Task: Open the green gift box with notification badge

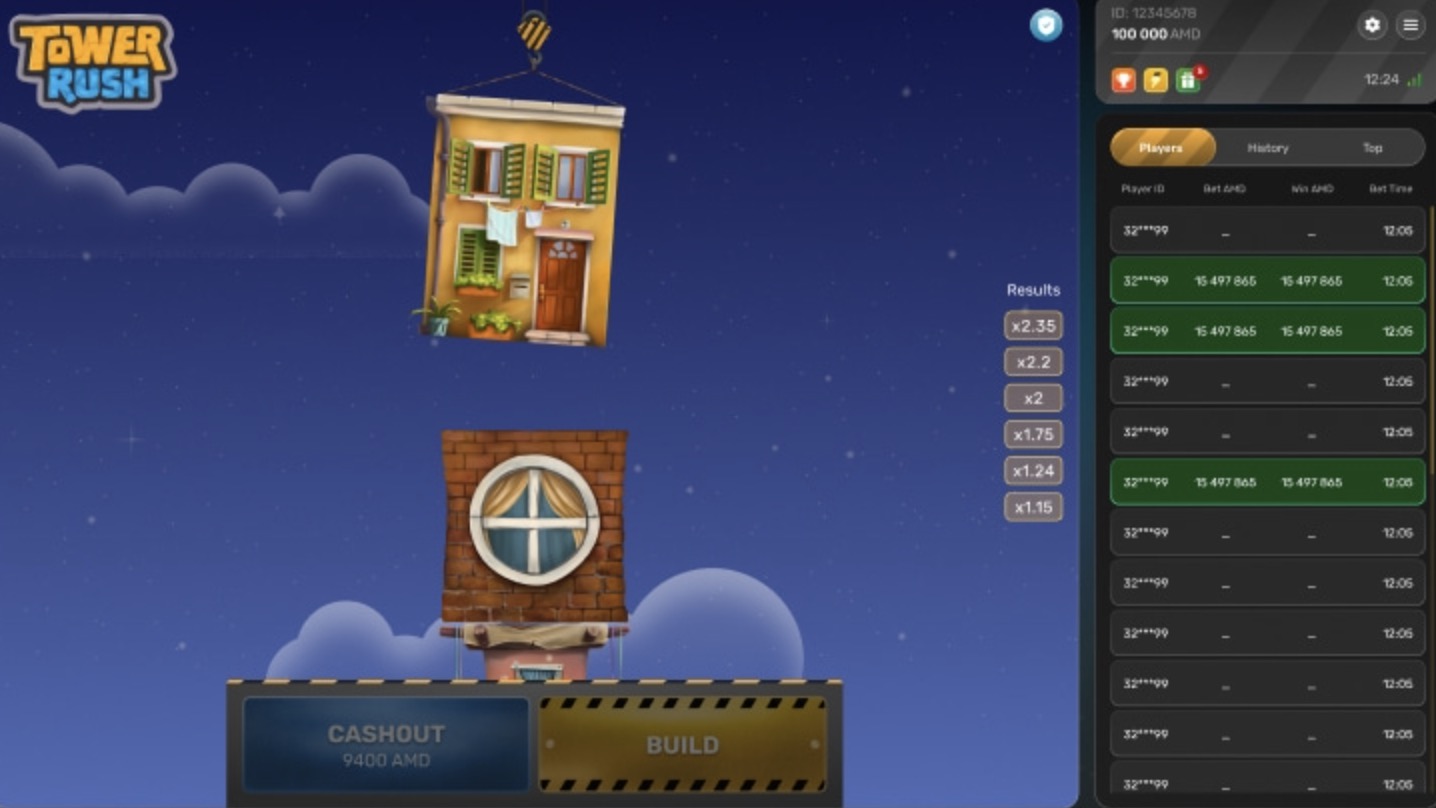Action: pos(1188,81)
